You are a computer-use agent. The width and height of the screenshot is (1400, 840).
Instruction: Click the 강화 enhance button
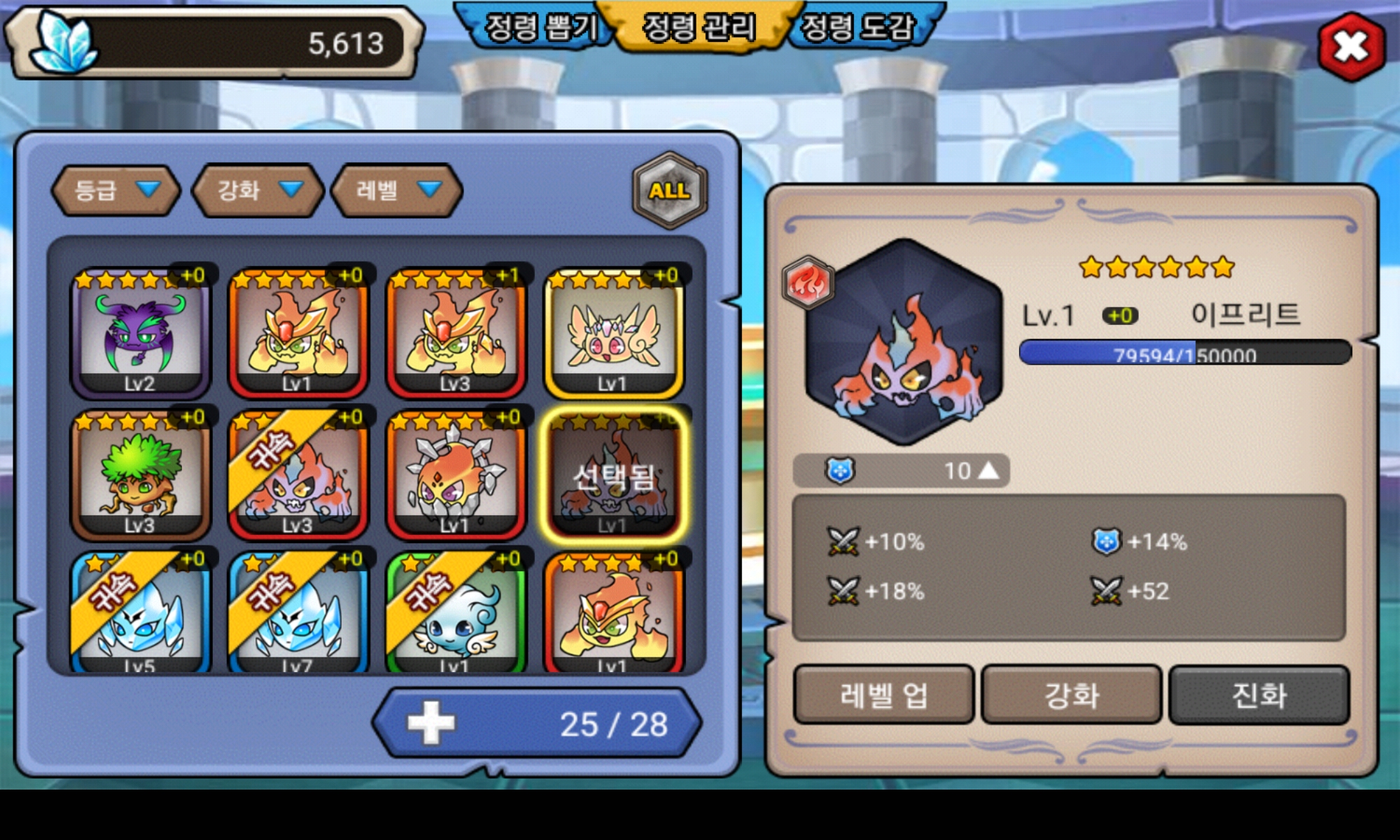click(x=1071, y=695)
